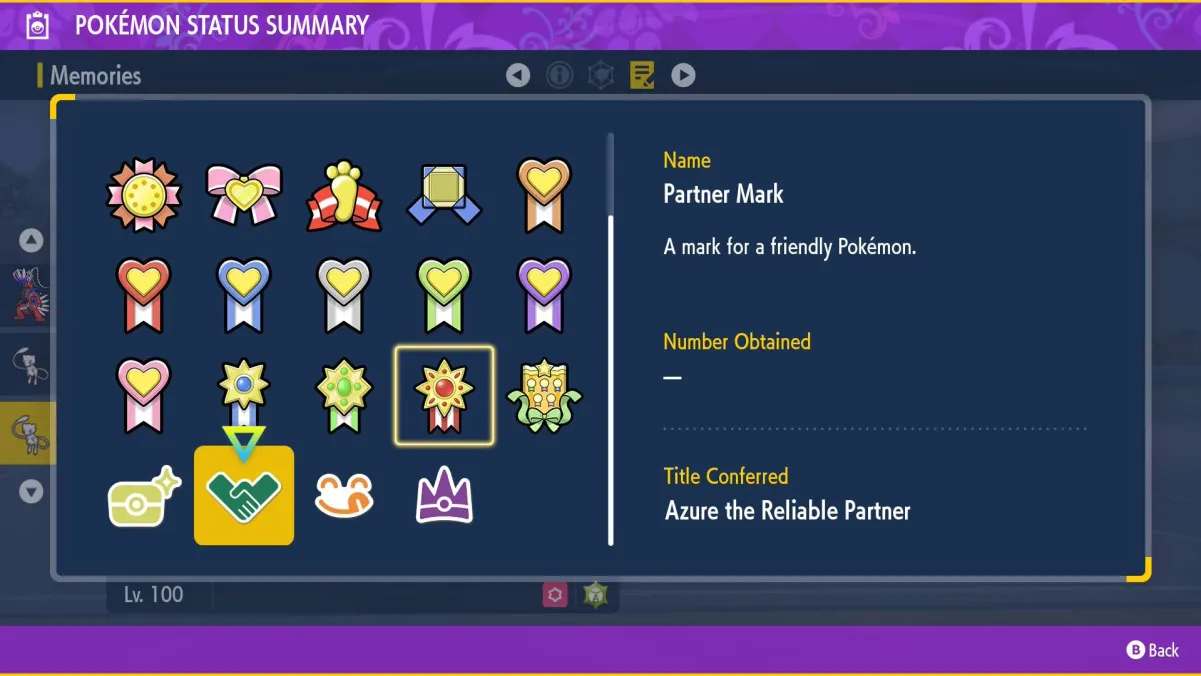Screen dimensions: 1201x676
Task: Select the red-gem star ribbon
Action: [444, 395]
